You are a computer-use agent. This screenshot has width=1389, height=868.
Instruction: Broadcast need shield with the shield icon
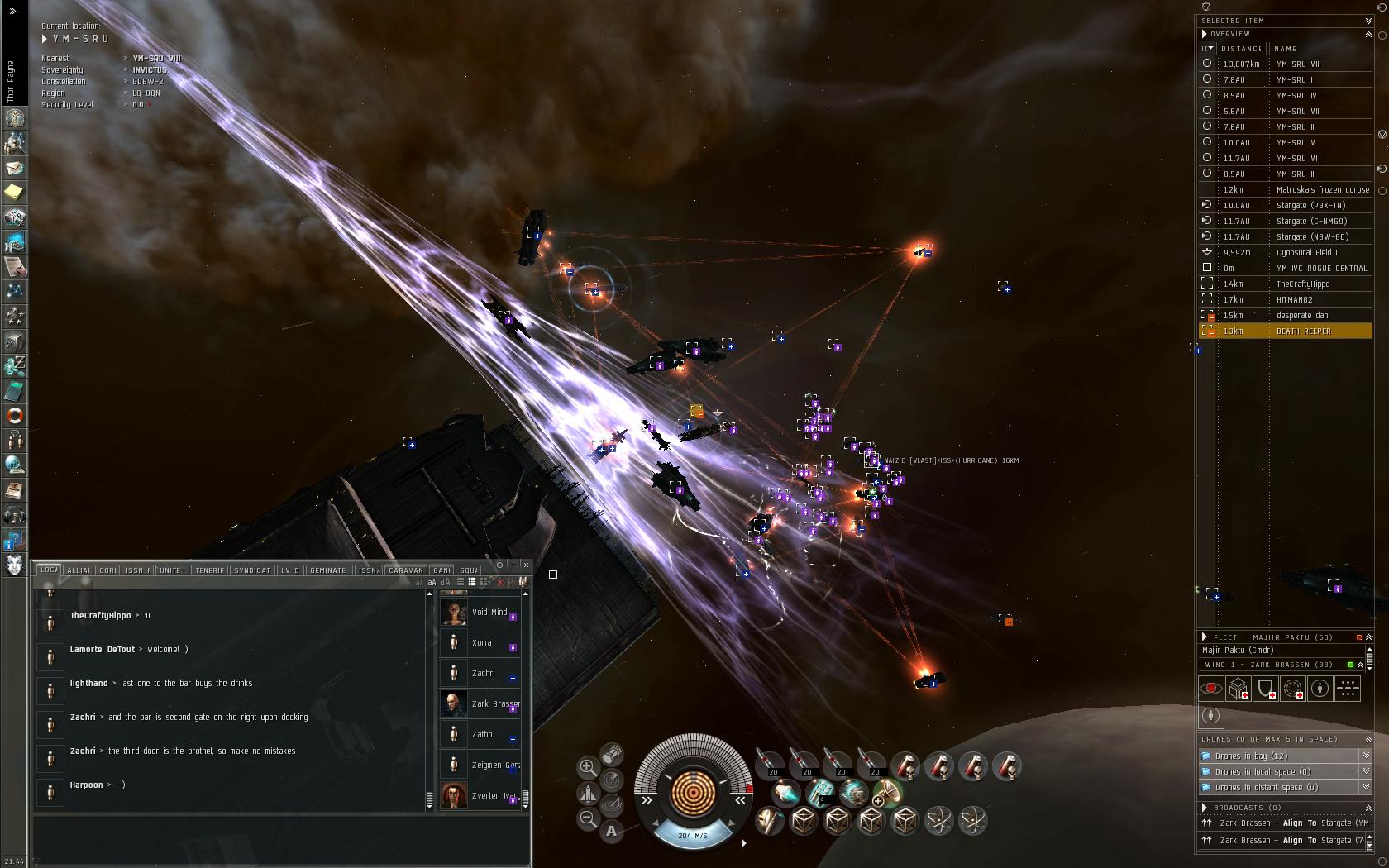pos(1265,688)
